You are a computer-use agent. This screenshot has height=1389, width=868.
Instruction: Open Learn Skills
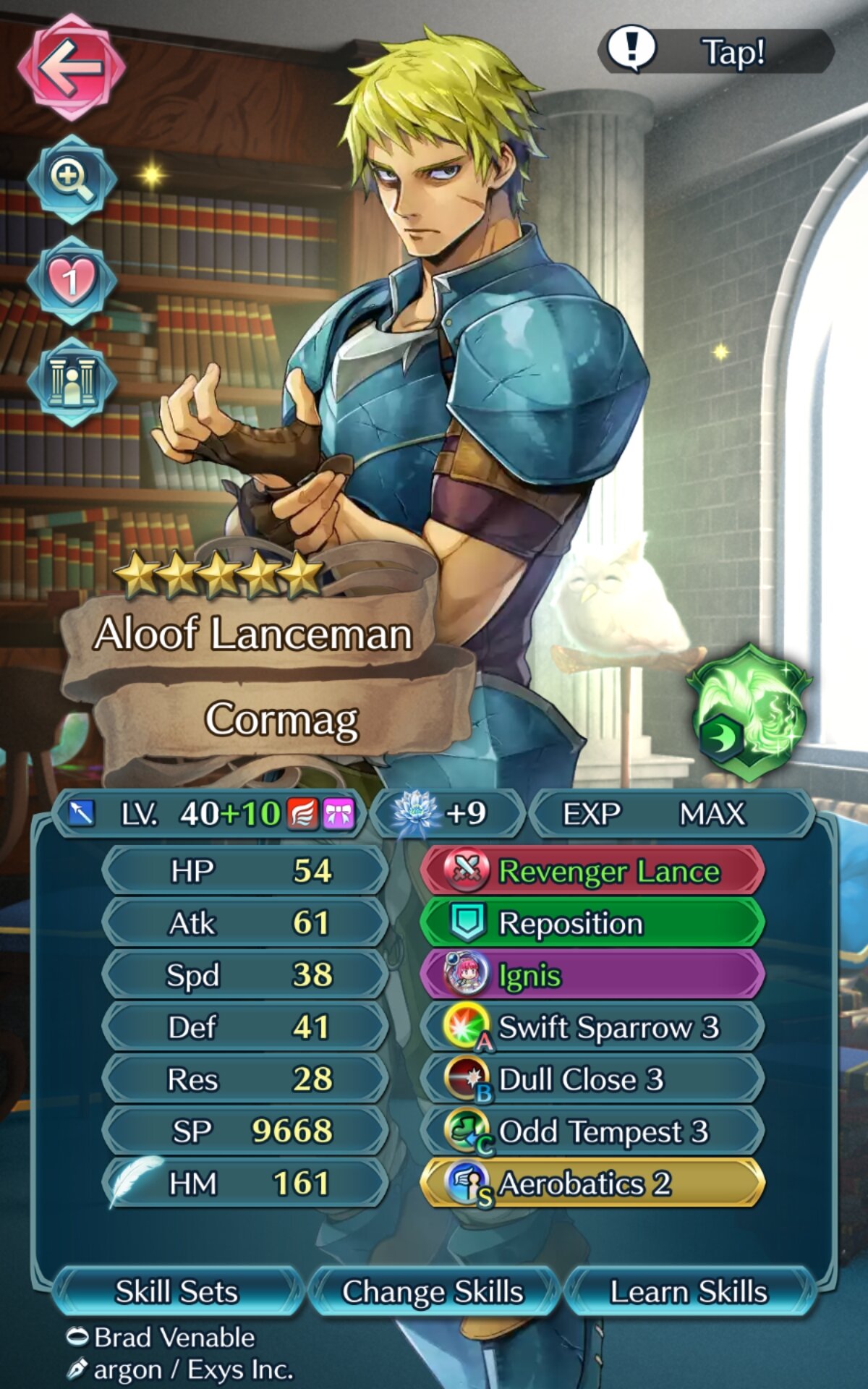(689, 1291)
